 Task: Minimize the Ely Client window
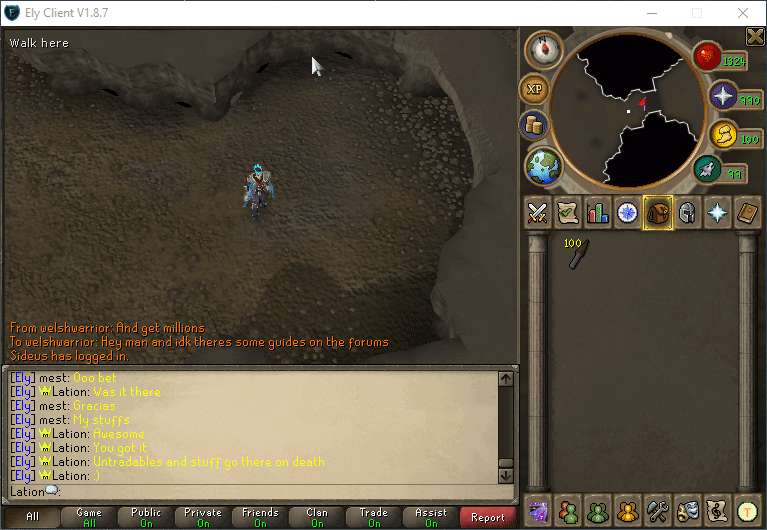click(651, 13)
